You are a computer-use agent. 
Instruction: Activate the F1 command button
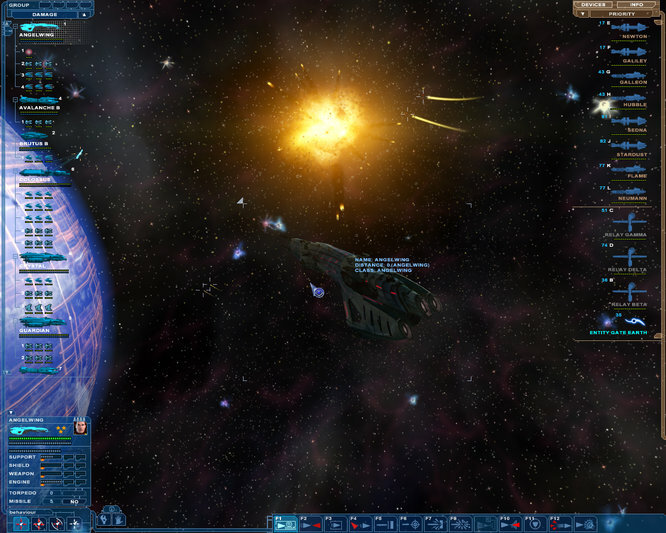pos(284,522)
